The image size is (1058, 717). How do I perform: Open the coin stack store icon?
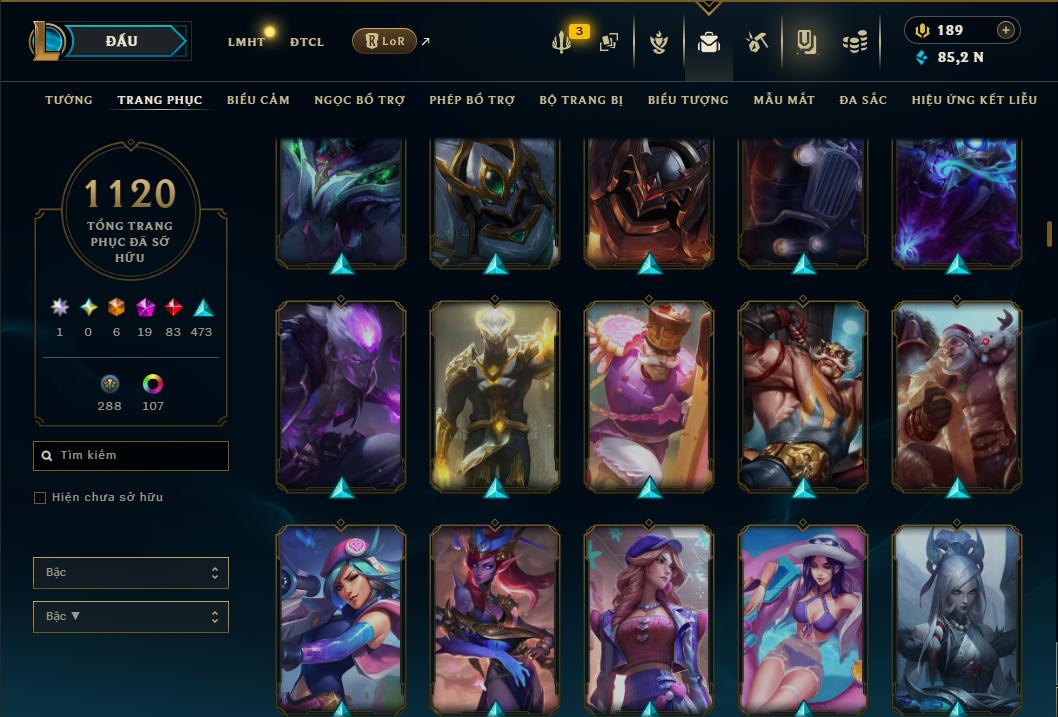tap(854, 42)
